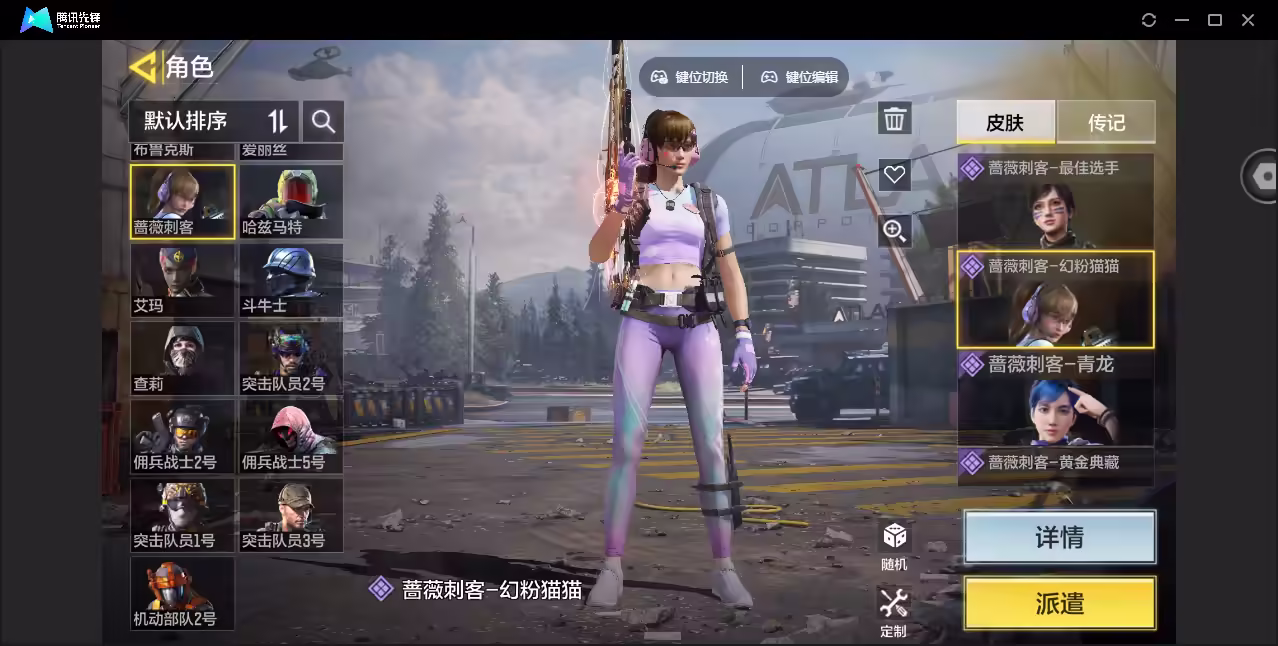Switch to the 传记 biography tab
The height and width of the screenshot is (646, 1278).
coord(1106,122)
